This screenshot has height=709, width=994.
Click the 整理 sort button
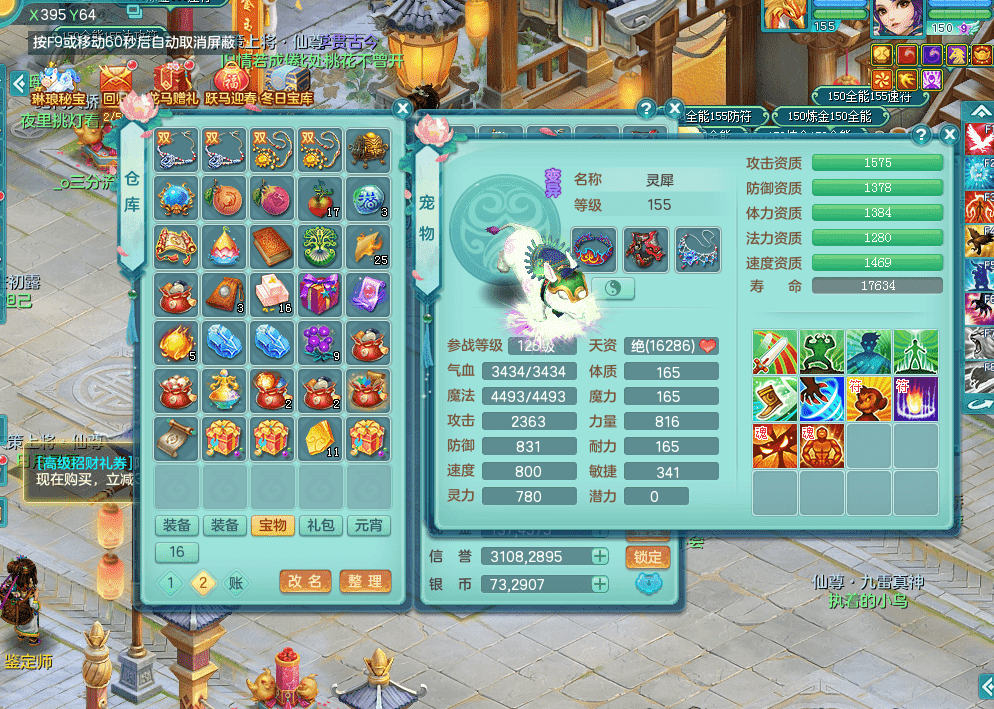tap(364, 582)
